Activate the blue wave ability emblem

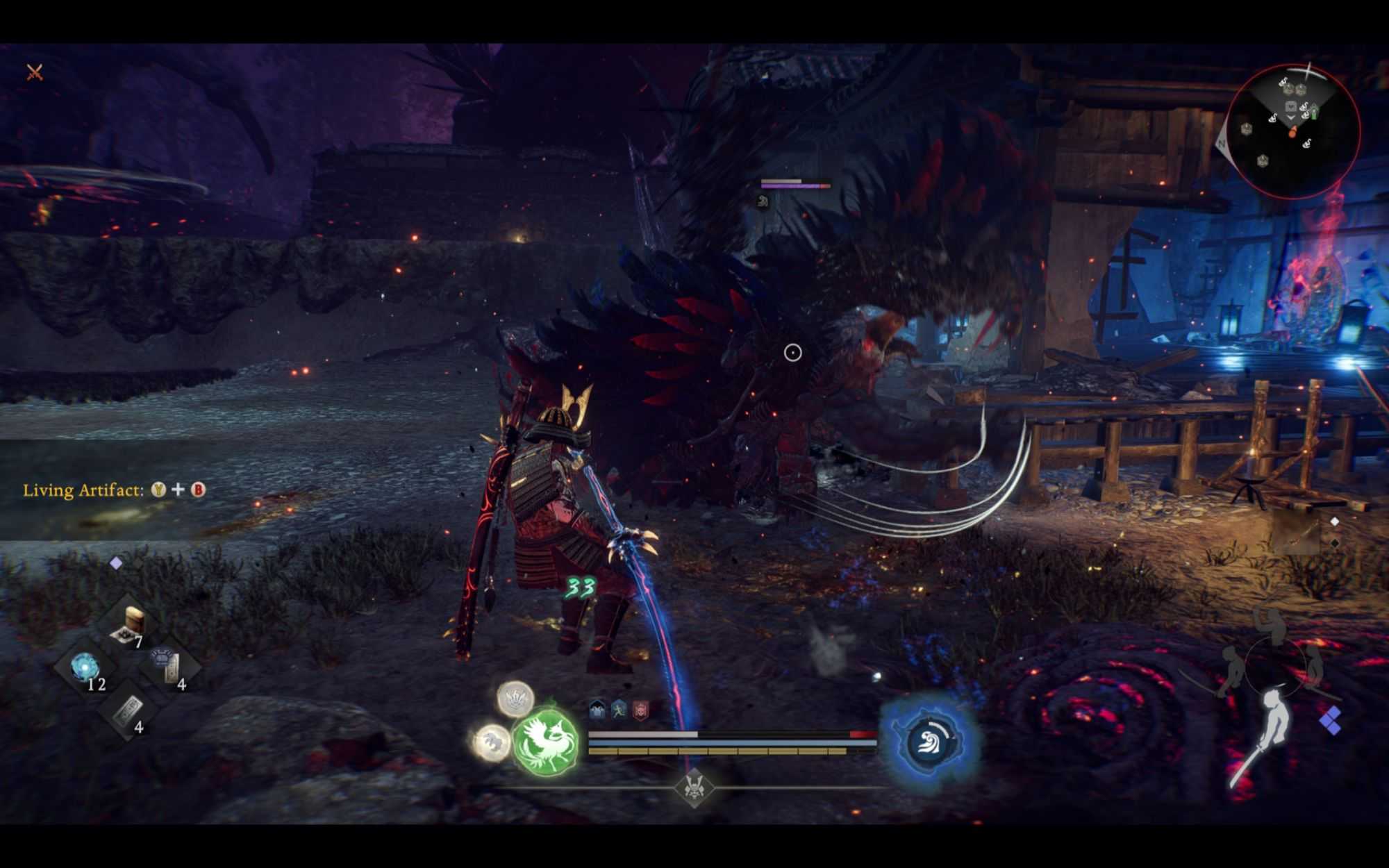click(931, 740)
